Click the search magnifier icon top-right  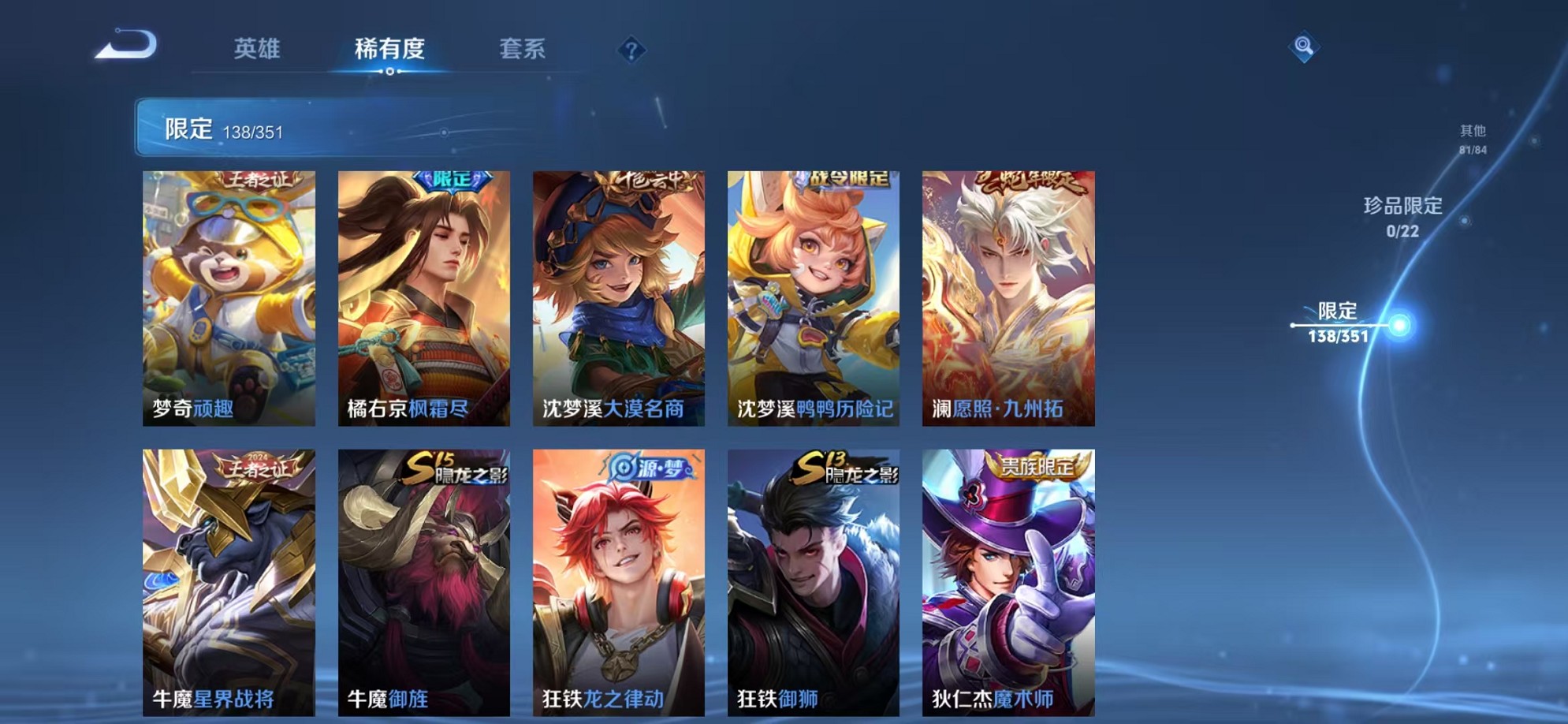[1305, 47]
